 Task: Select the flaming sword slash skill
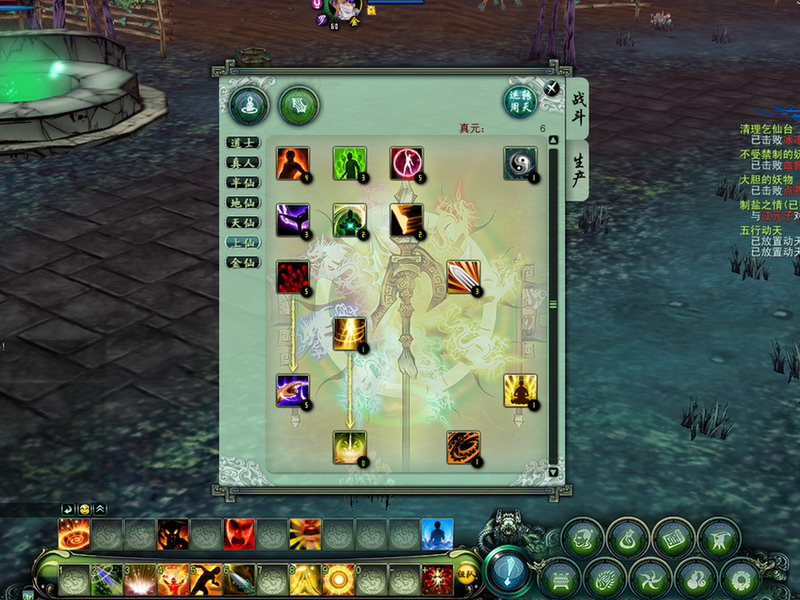tap(463, 277)
